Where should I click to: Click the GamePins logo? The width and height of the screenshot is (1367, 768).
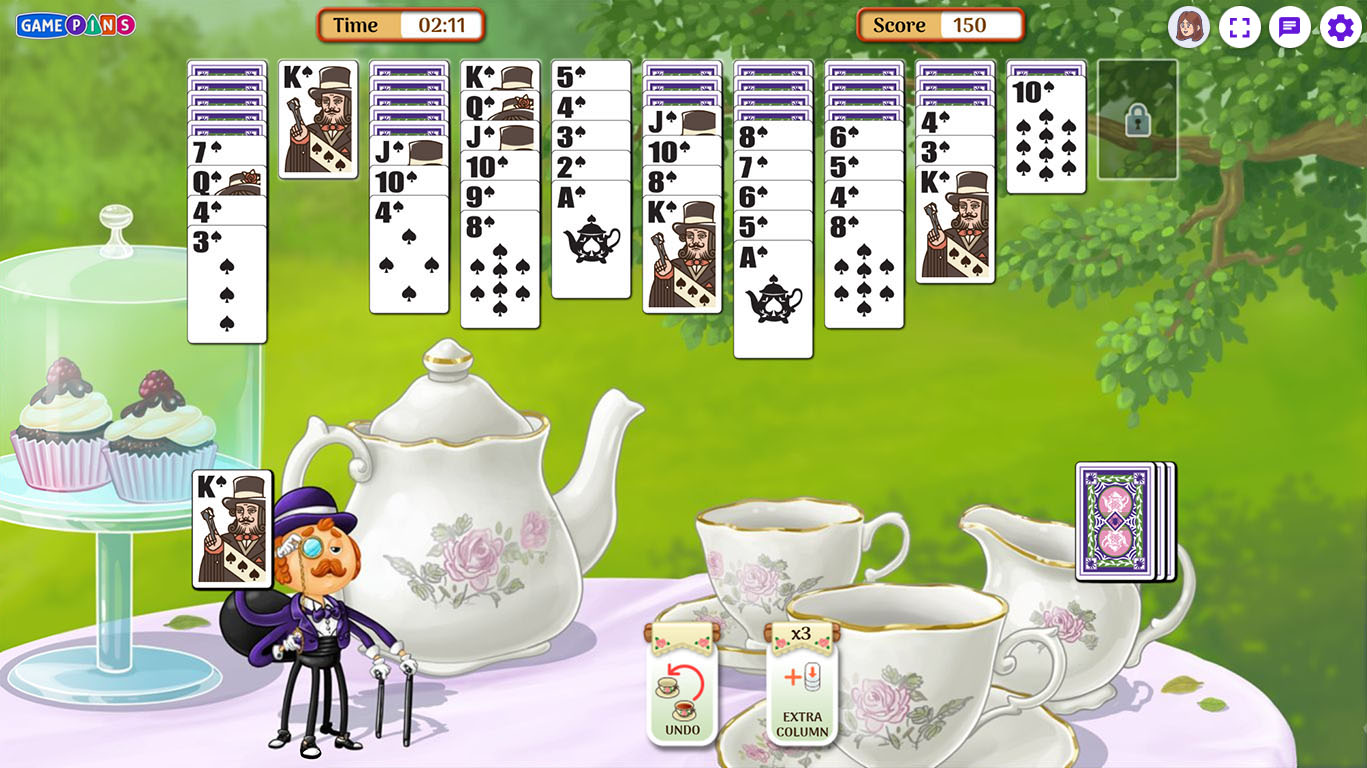coord(76,25)
